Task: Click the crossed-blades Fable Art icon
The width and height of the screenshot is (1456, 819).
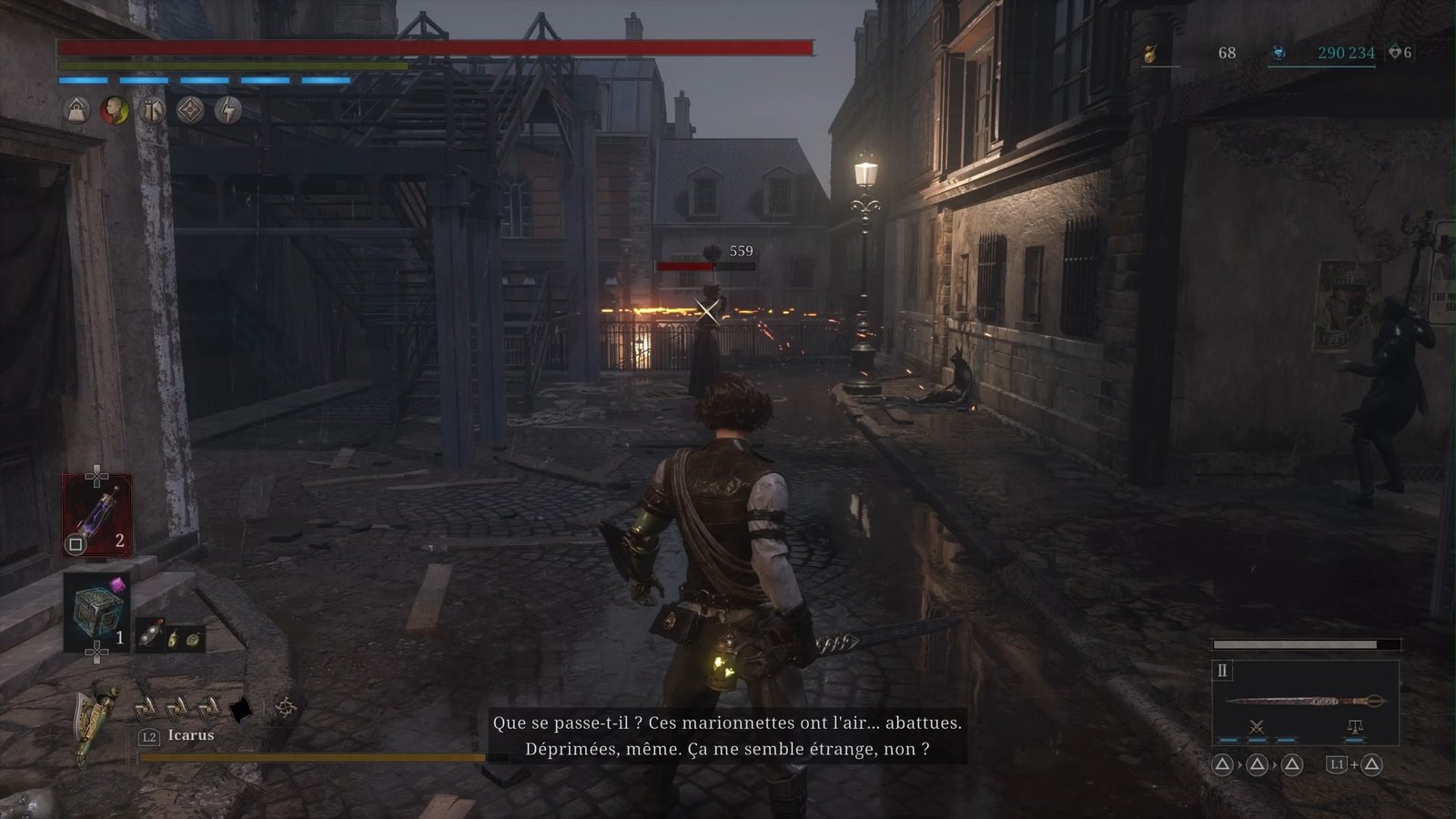Action: point(1257,726)
